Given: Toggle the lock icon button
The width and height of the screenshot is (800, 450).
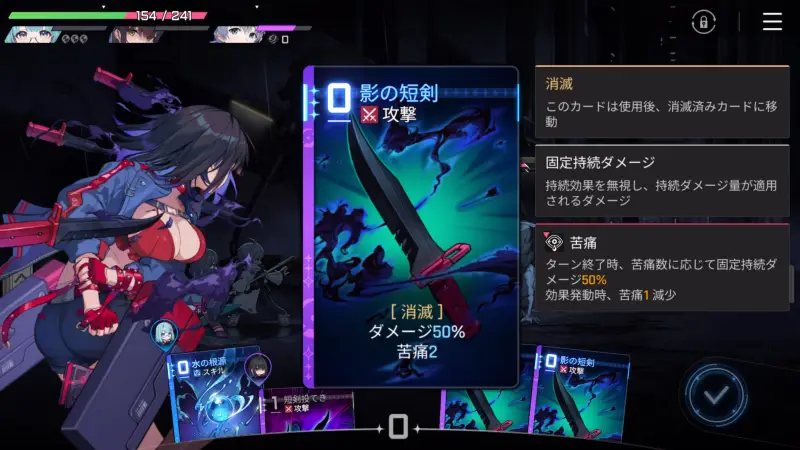Looking at the screenshot, I should 704,22.
